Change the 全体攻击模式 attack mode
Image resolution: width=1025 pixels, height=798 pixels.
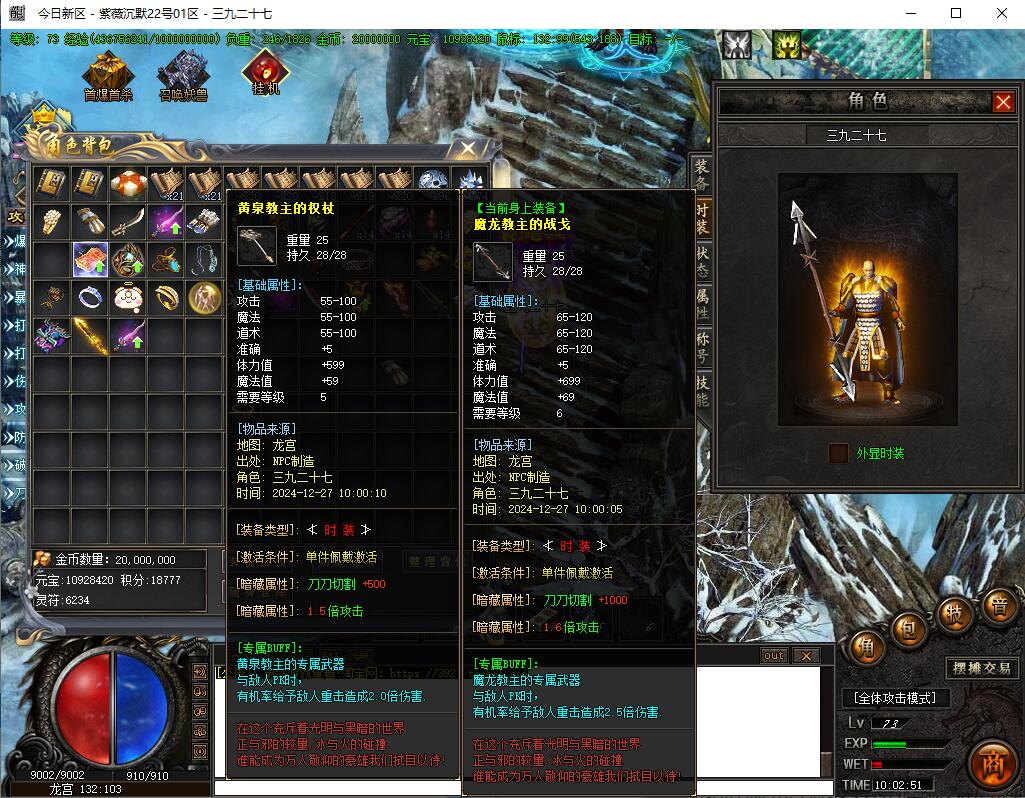click(895, 697)
